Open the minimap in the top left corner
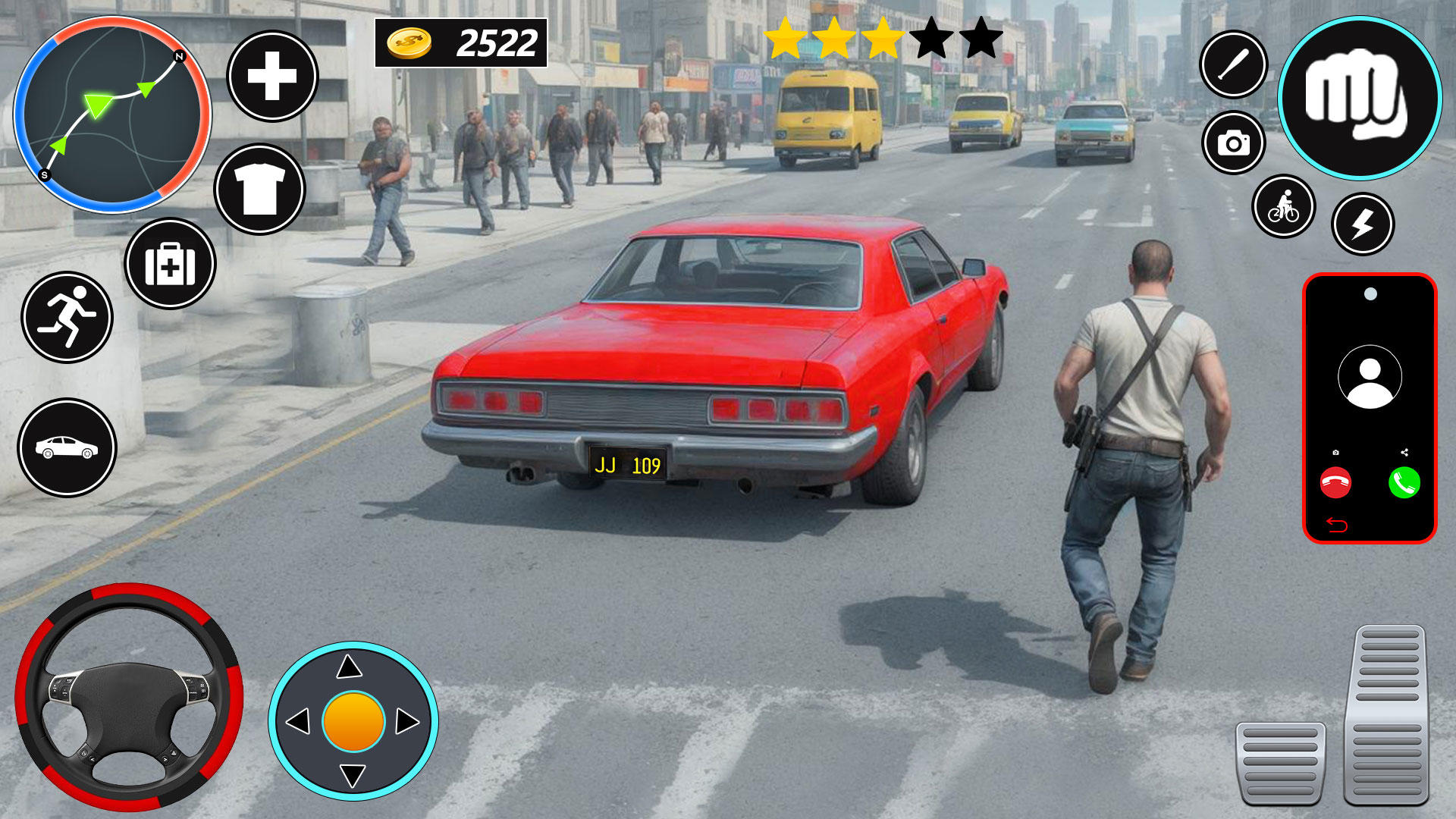The image size is (1456, 819). click(x=114, y=114)
